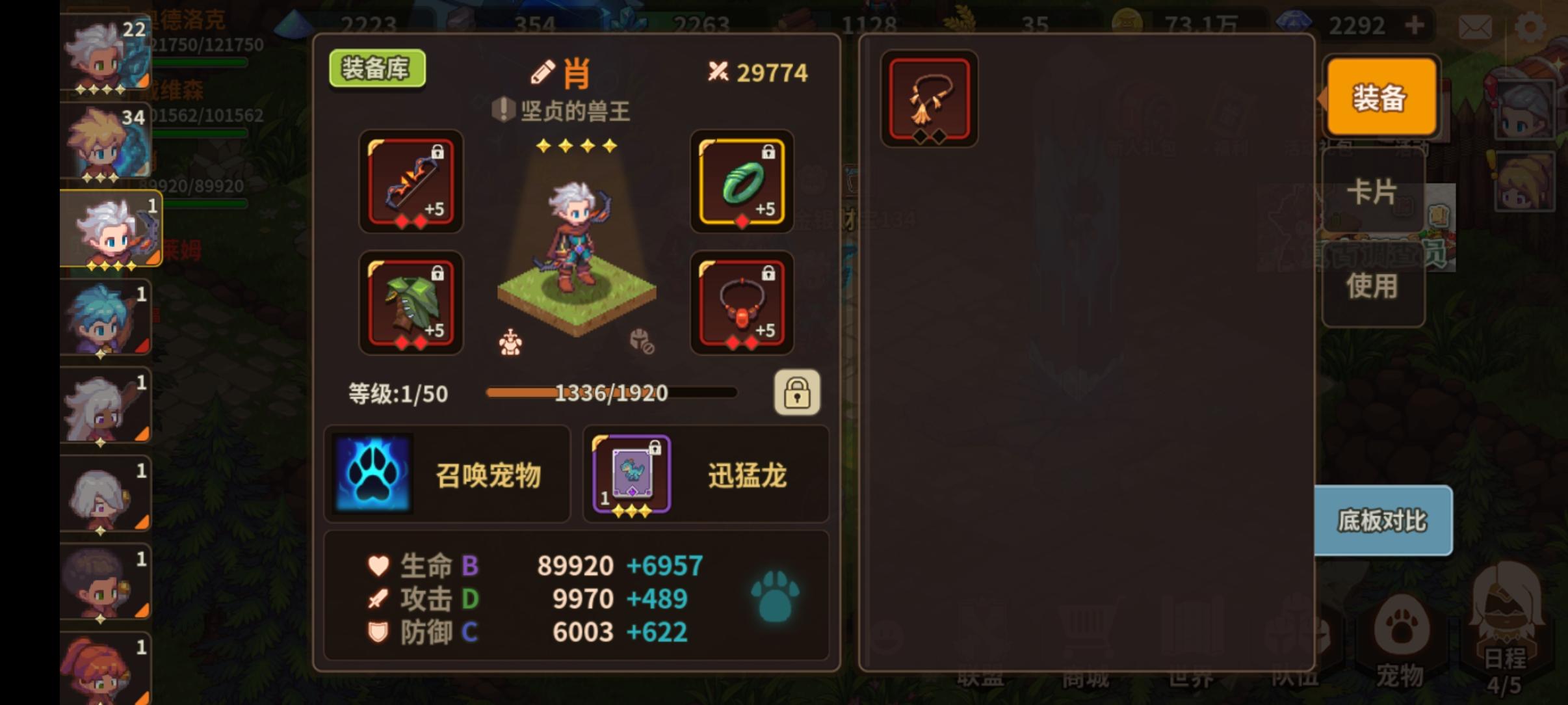Open the leaf armor equipment slot

(x=411, y=304)
